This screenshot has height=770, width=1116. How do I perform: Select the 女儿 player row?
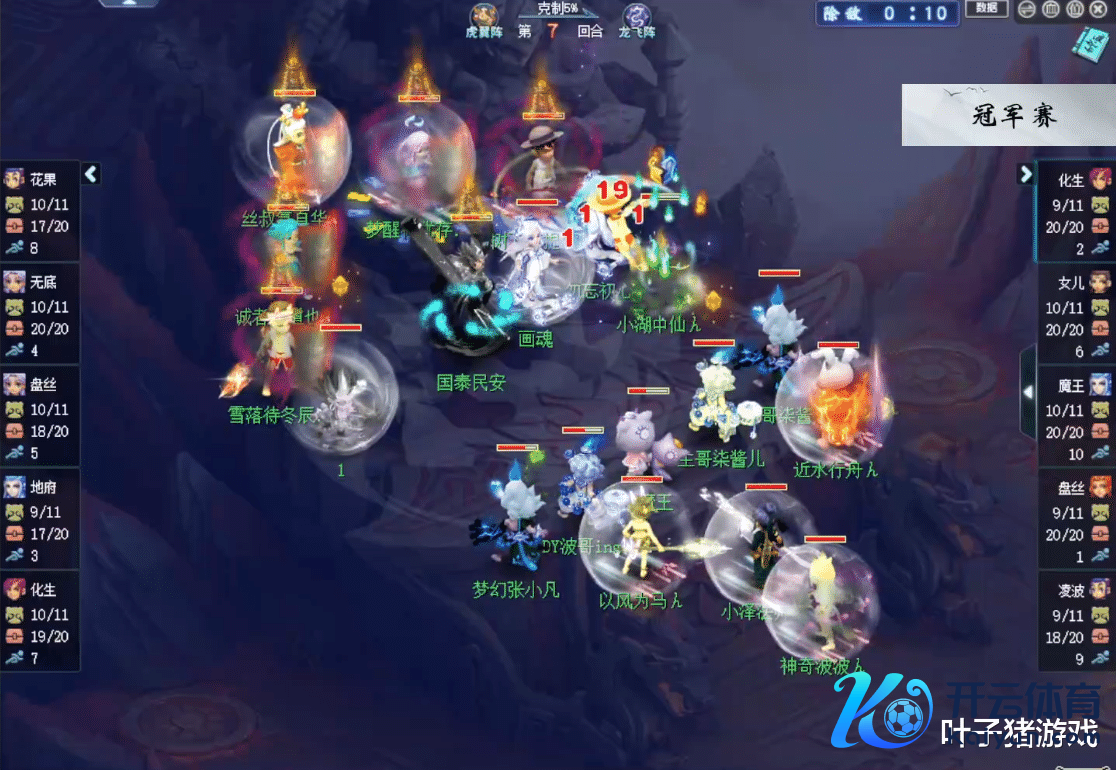(1076, 314)
